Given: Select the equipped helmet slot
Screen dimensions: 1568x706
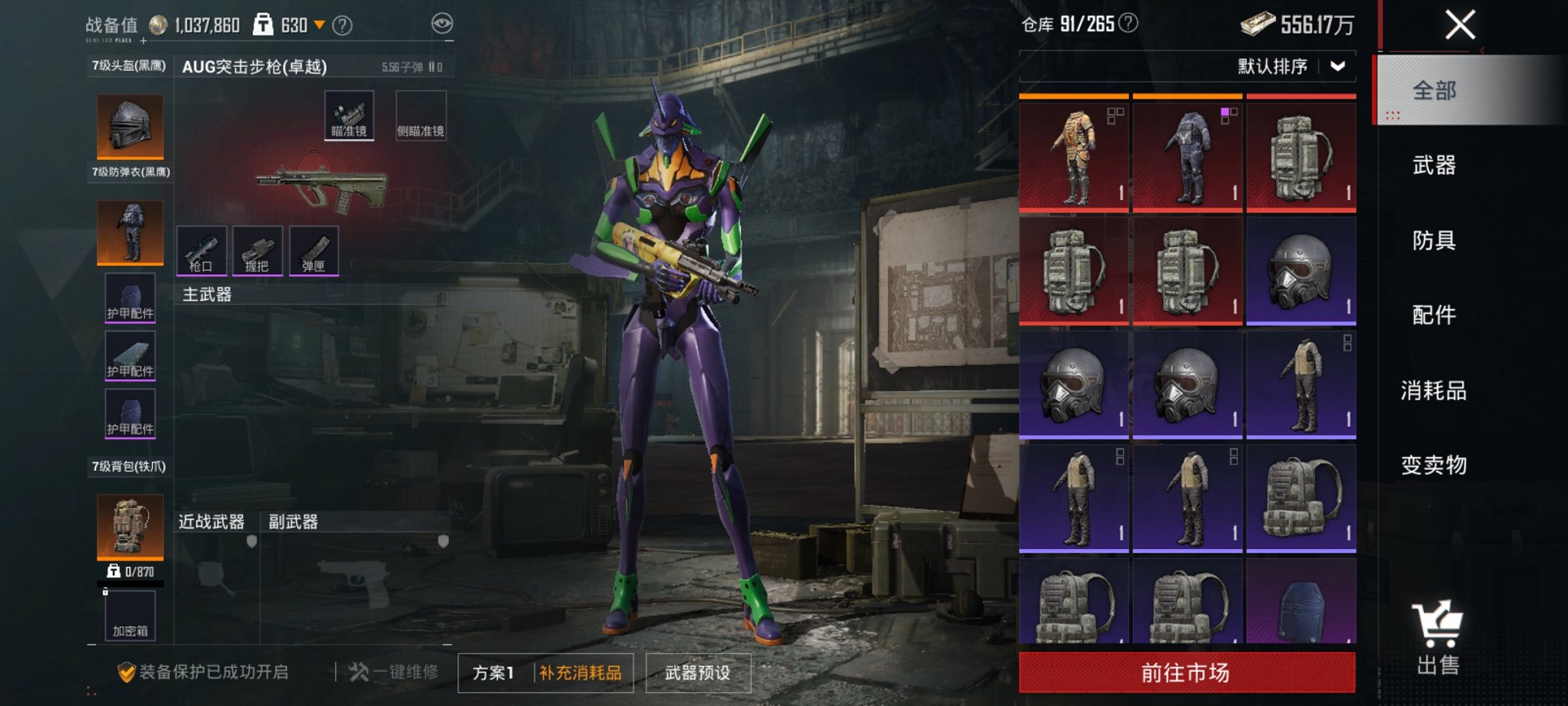Looking at the screenshot, I should [x=130, y=126].
